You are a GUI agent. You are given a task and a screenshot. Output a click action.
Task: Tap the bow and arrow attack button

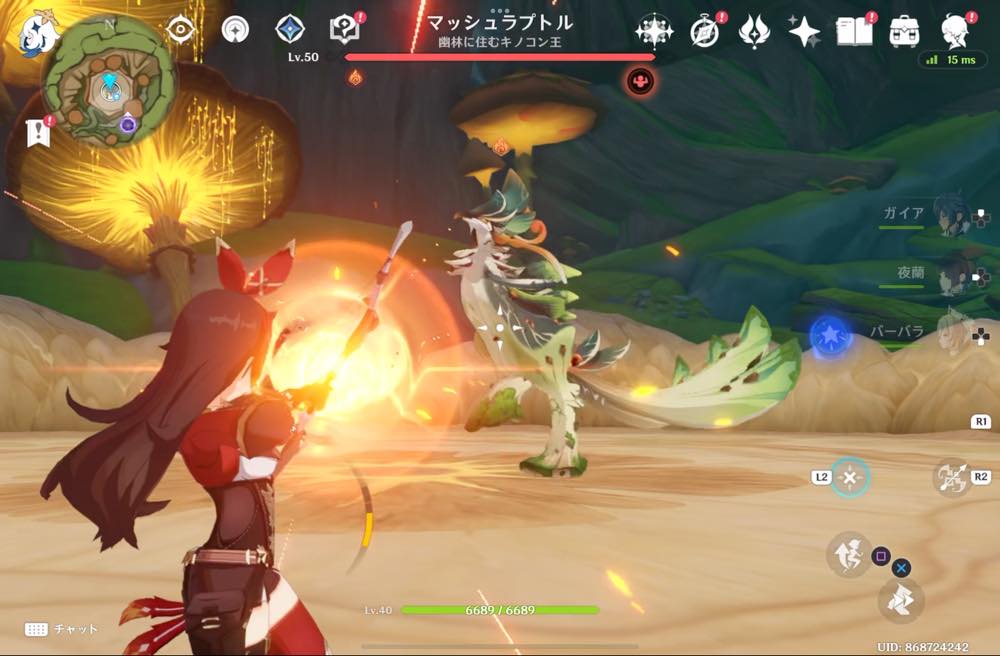pos(952,478)
